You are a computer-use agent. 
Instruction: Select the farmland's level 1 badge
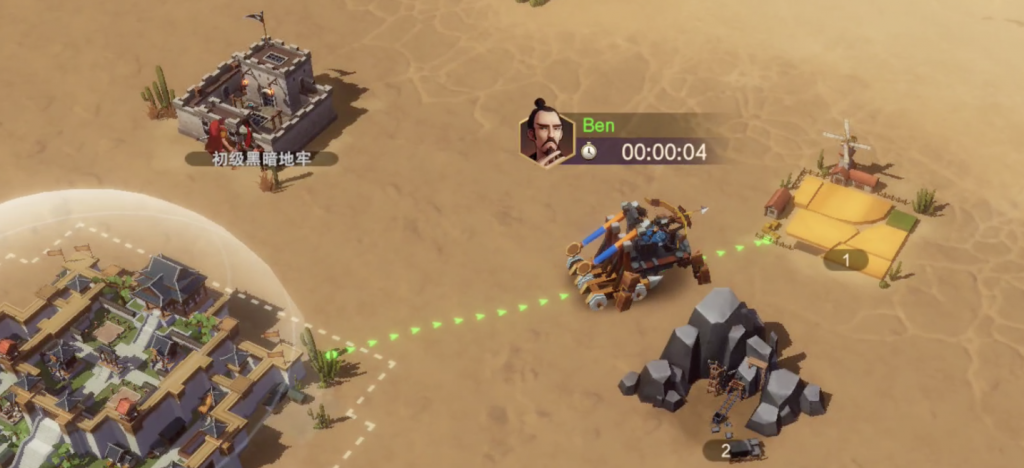pos(846,260)
